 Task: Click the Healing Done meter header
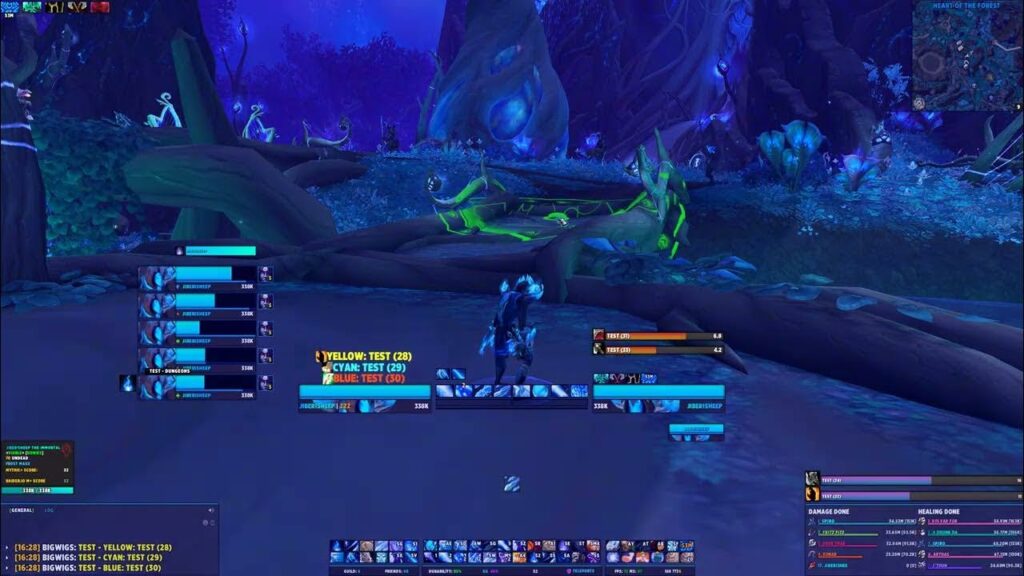point(940,511)
